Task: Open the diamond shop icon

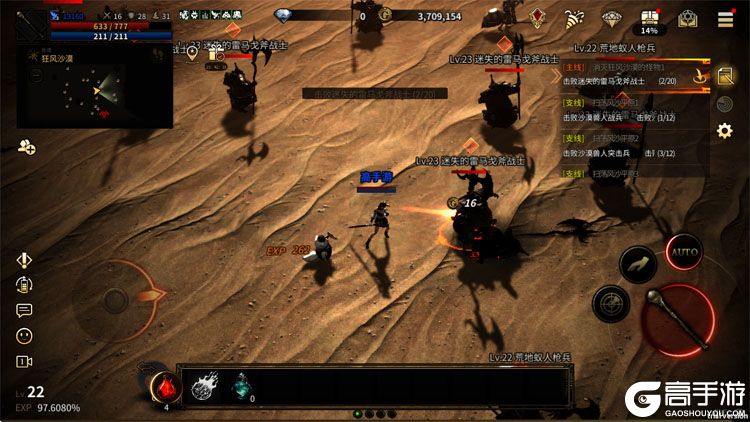Action: 612,18
